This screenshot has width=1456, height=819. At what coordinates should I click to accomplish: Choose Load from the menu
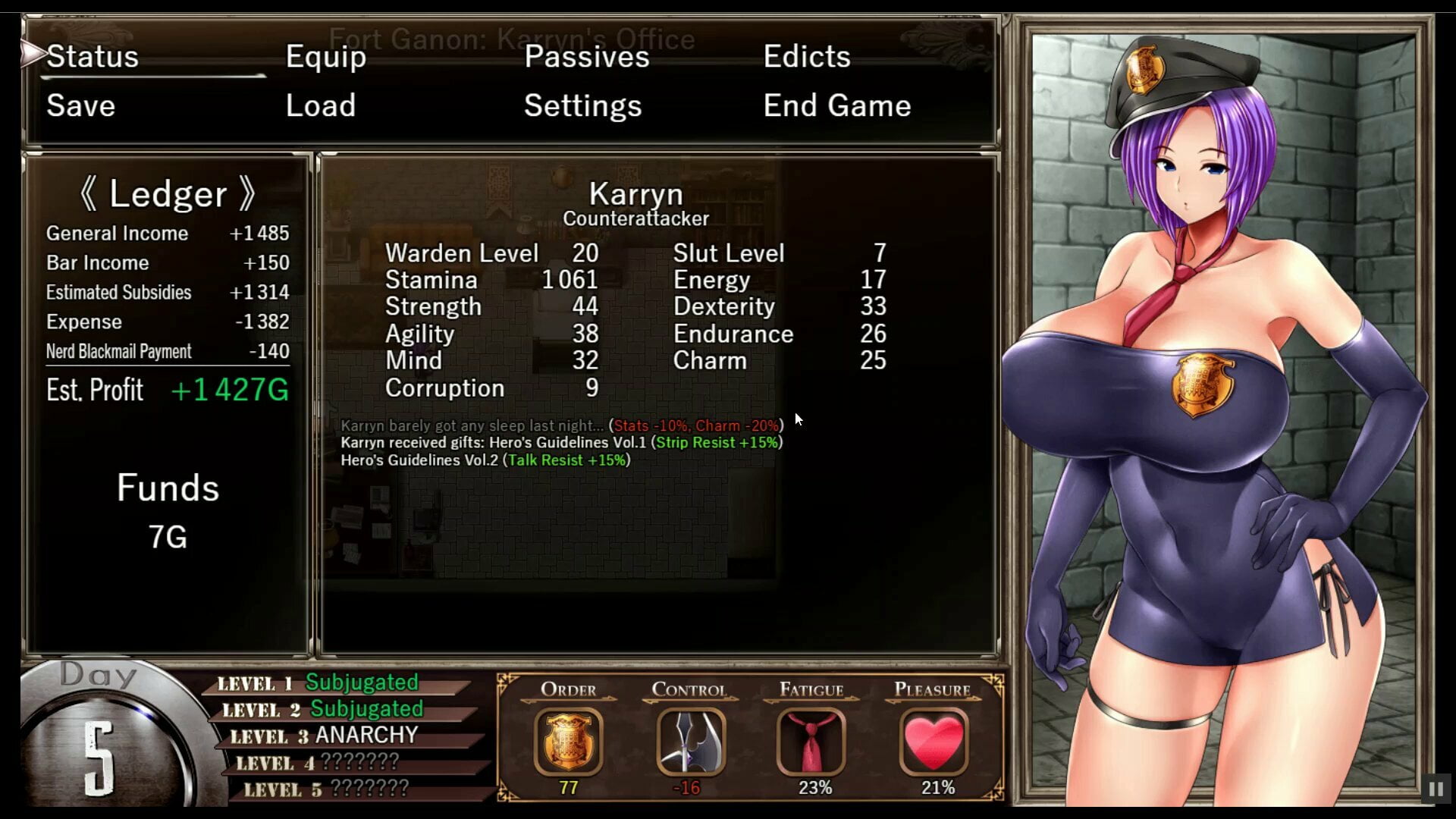(321, 106)
